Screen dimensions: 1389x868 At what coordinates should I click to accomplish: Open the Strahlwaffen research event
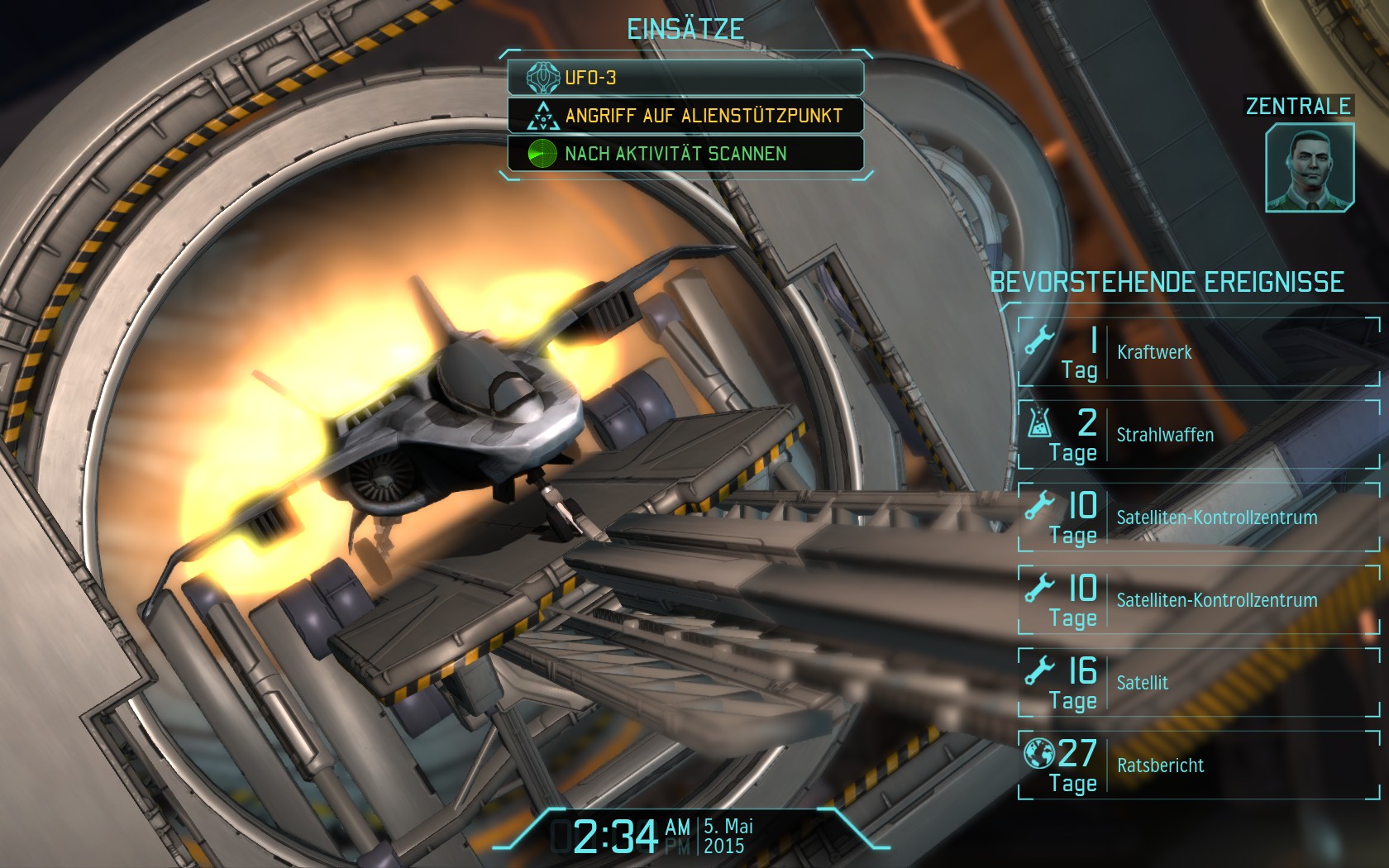1199,435
